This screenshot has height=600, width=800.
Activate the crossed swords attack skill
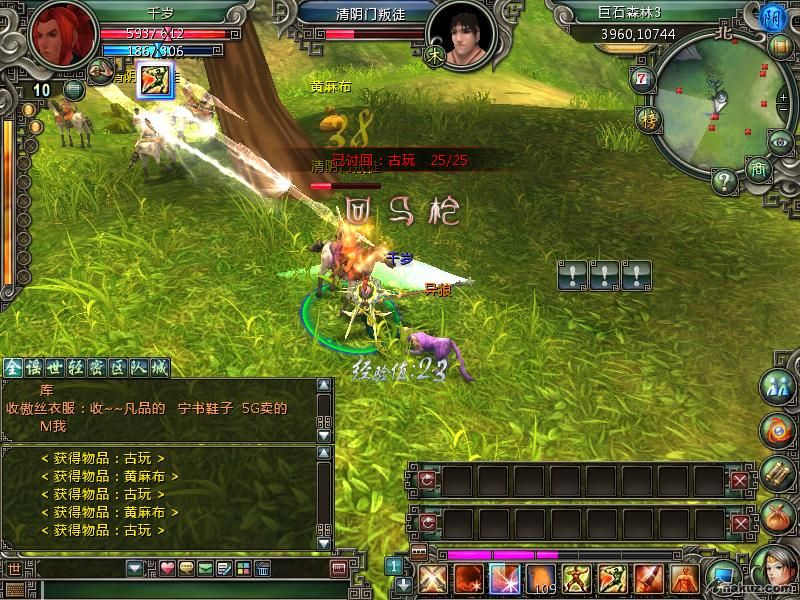click(x=432, y=579)
